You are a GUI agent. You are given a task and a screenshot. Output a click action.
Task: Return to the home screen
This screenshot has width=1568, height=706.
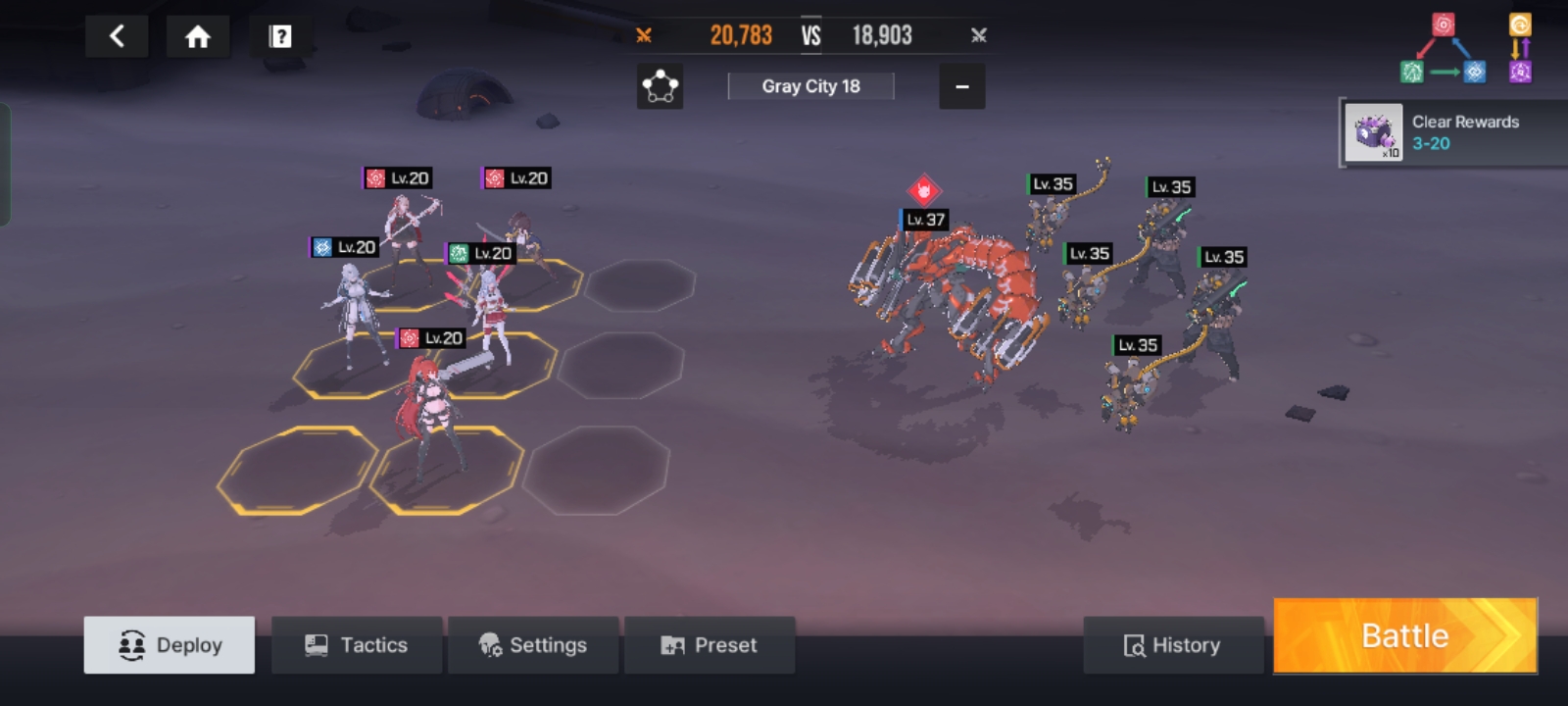click(x=198, y=37)
